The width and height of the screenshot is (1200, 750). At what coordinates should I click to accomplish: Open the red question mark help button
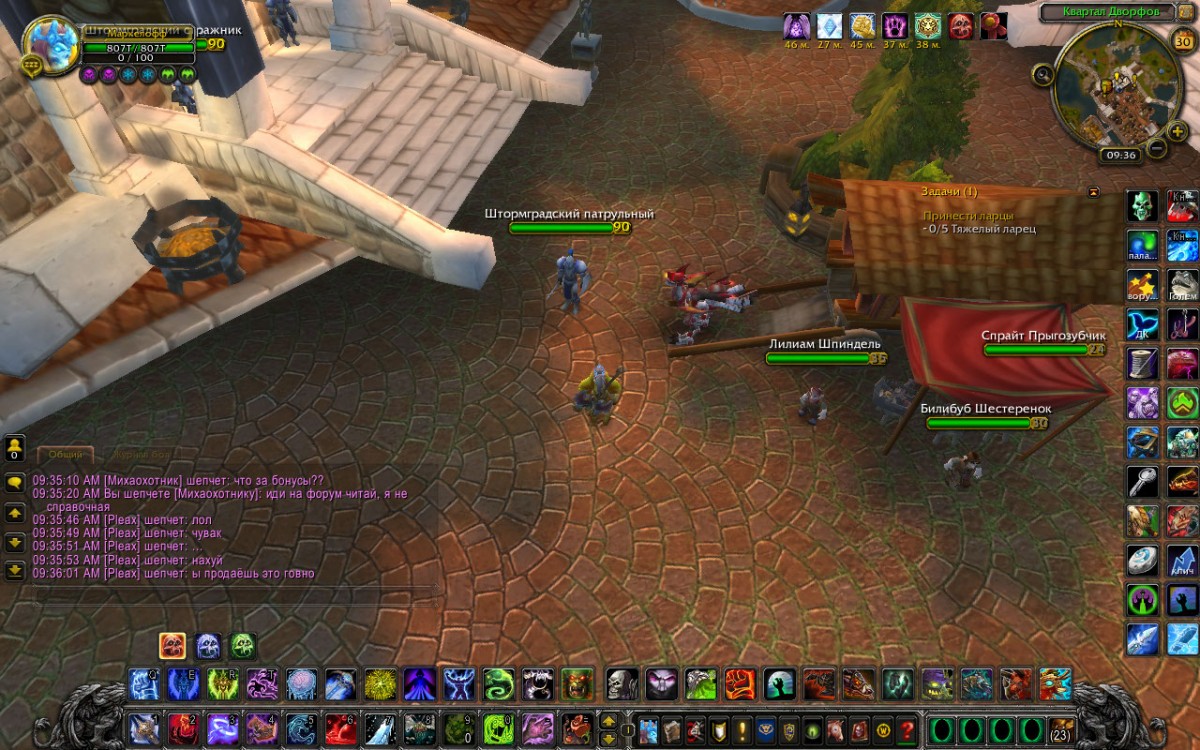coord(908,729)
